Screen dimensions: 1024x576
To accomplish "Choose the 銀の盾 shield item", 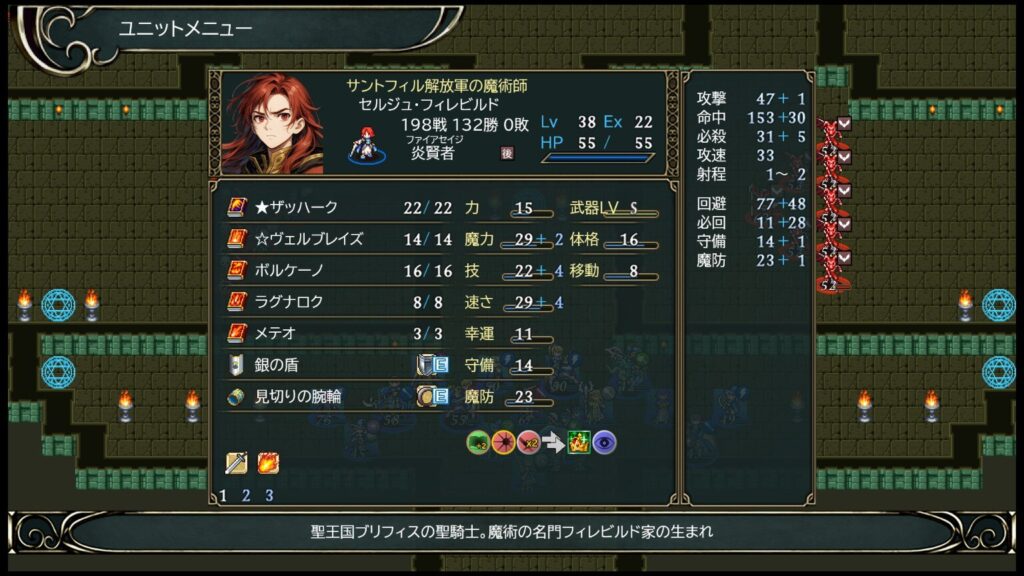I will coord(277,364).
